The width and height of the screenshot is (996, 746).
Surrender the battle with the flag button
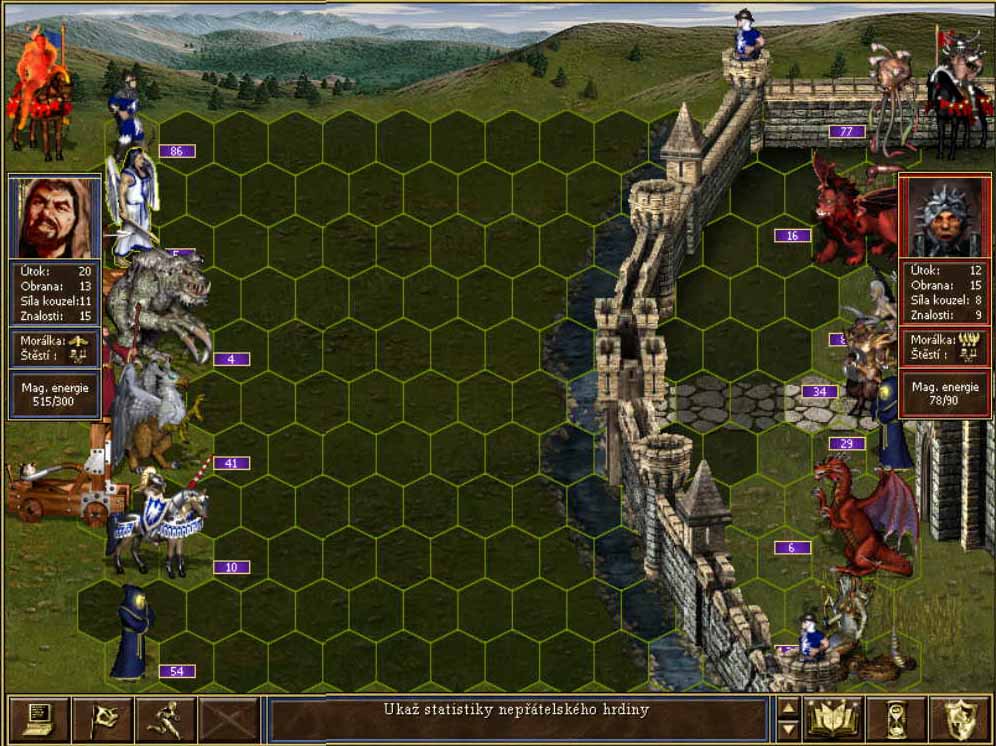pyautogui.click(x=102, y=719)
